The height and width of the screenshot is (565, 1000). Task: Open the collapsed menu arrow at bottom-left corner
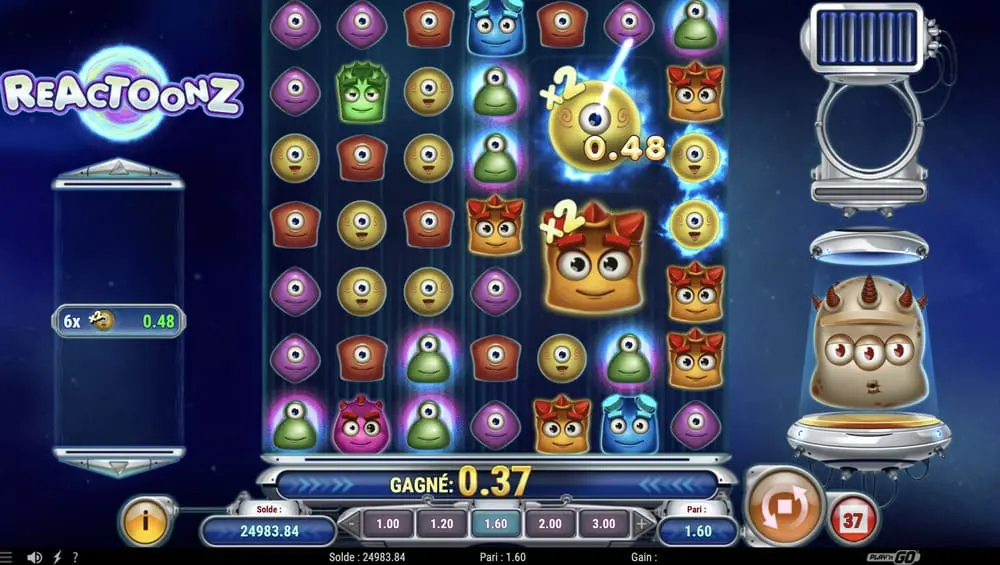pyautogui.click(x=8, y=557)
